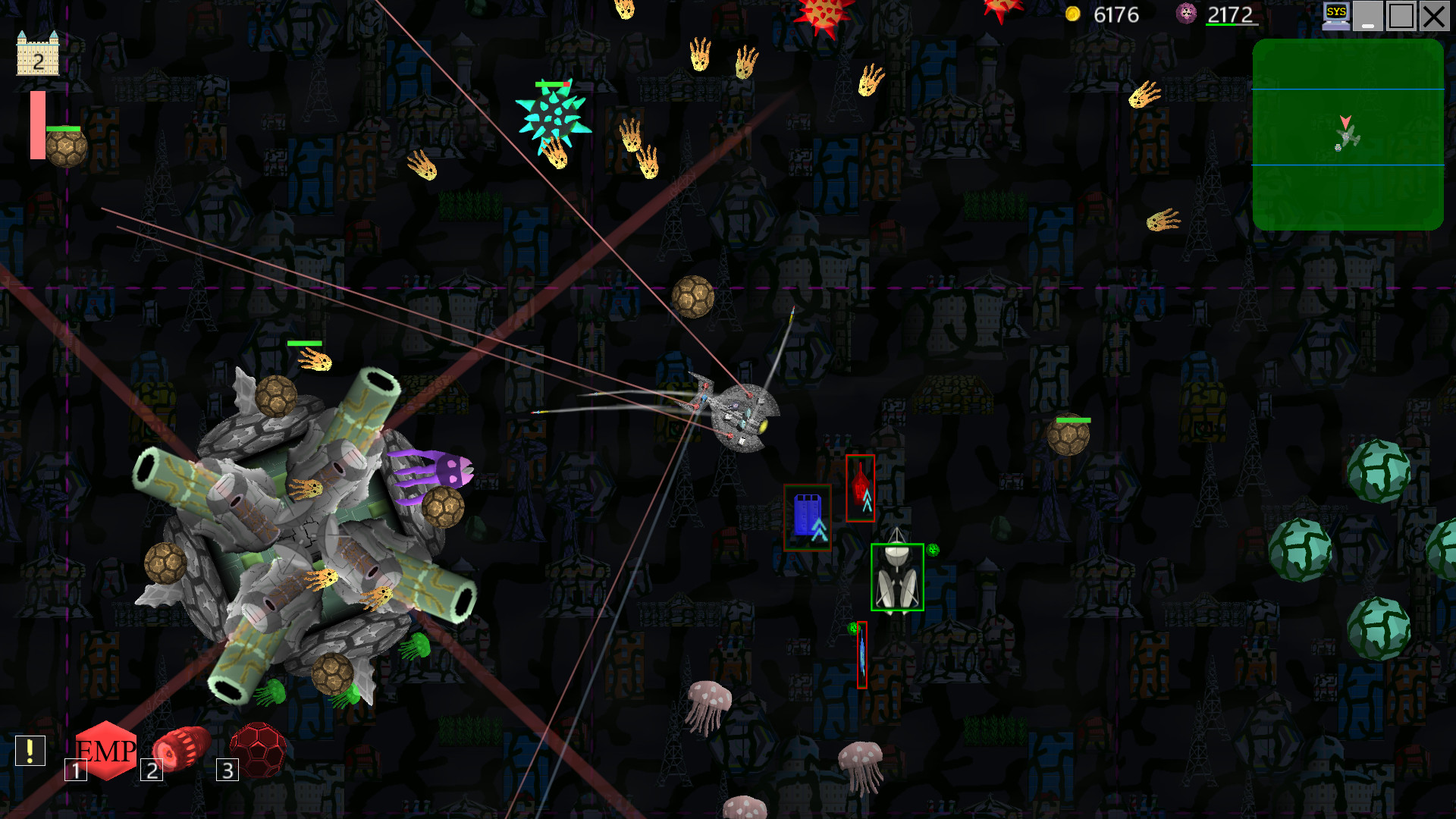Select the EMP ability in hotbar slot 1
The image size is (1456, 819).
[107, 753]
